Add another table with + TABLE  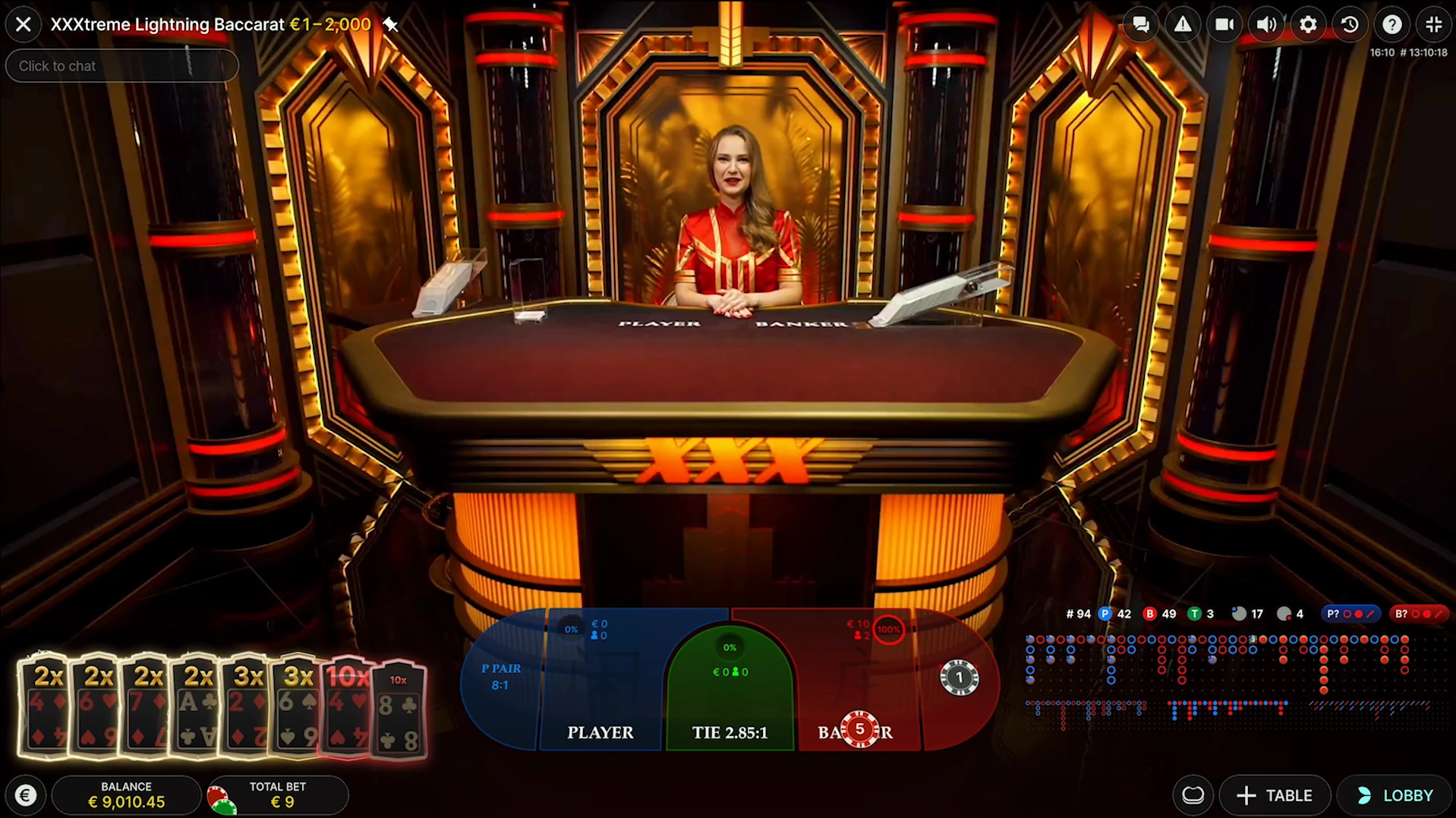(x=1275, y=795)
